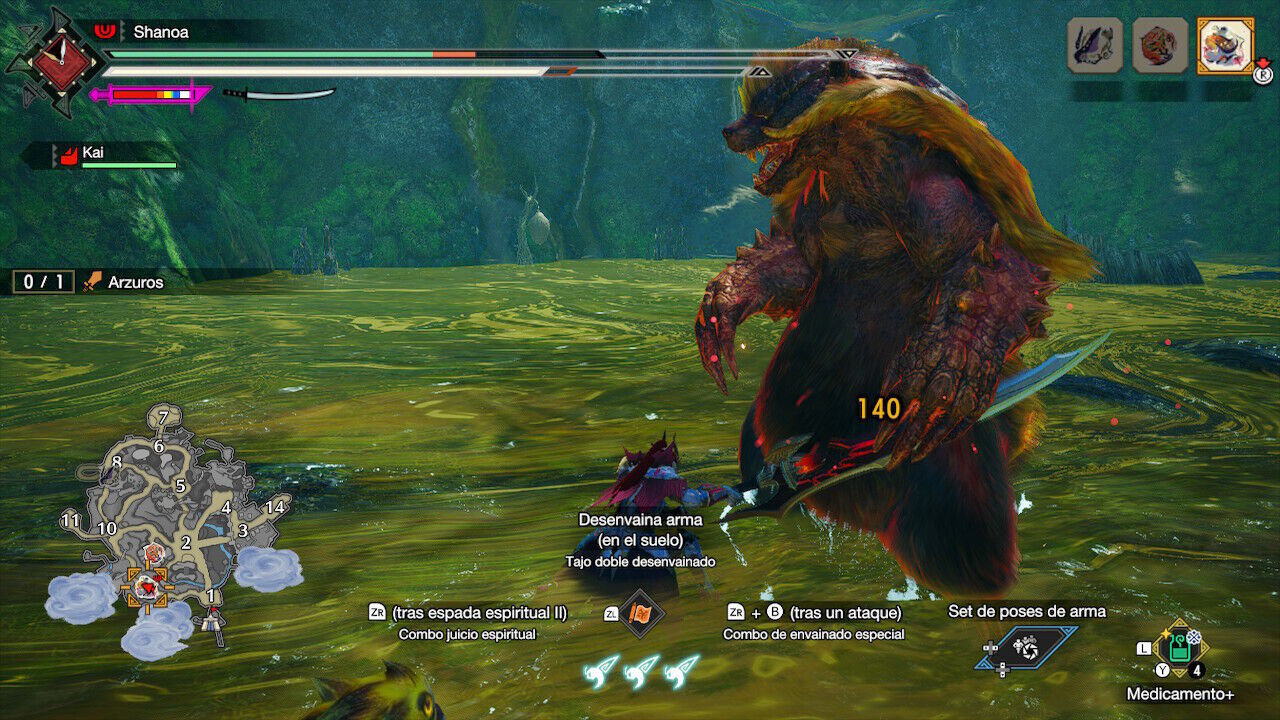Select the gold-framed monster icon
The width and height of the screenshot is (1280, 720).
point(1225,45)
